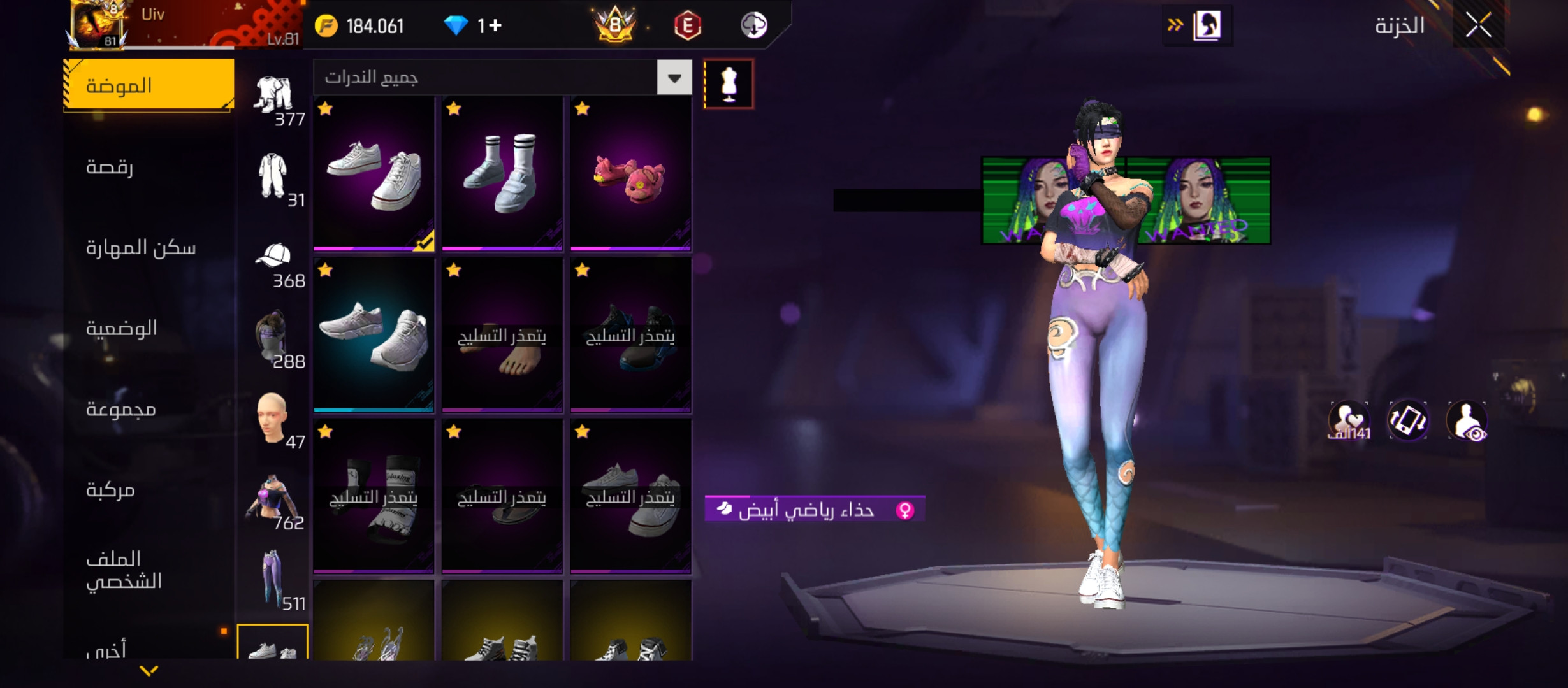Open the face category with 47 items

tap(275, 420)
